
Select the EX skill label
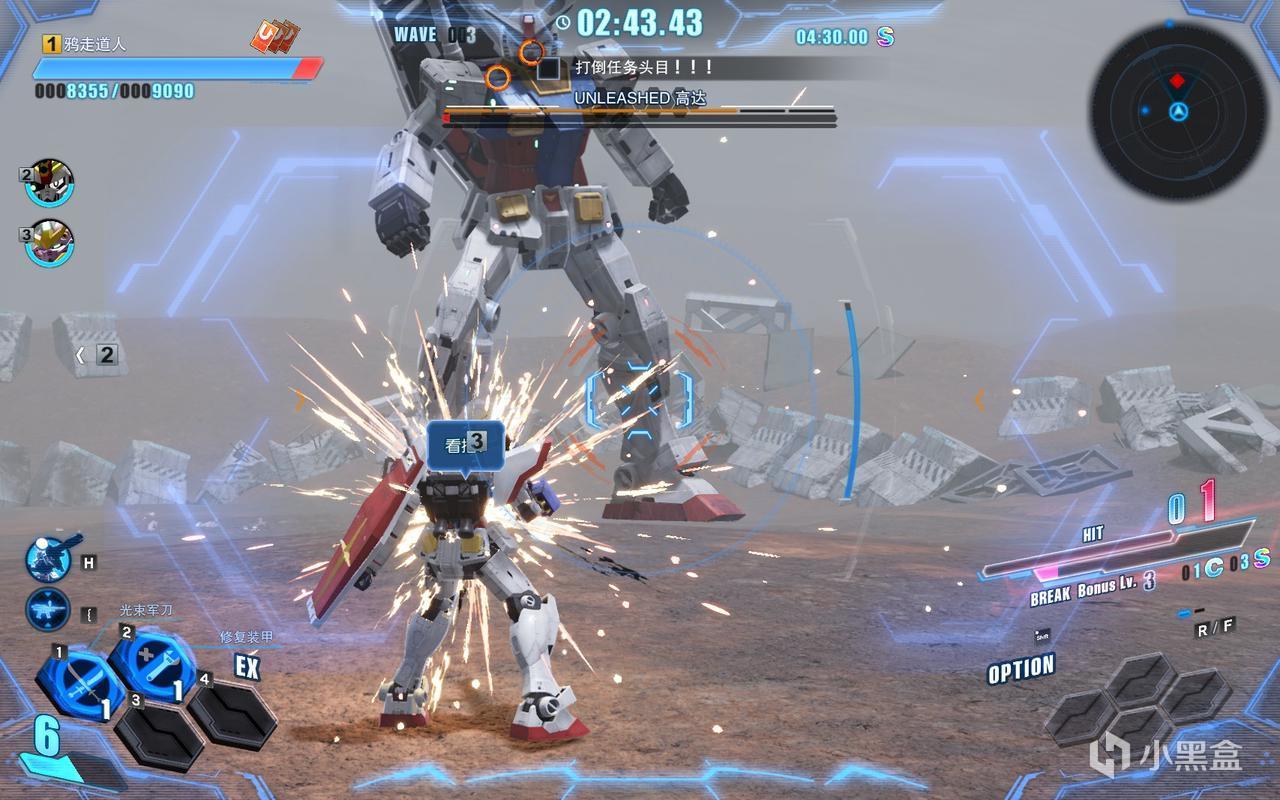click(247, 667)
